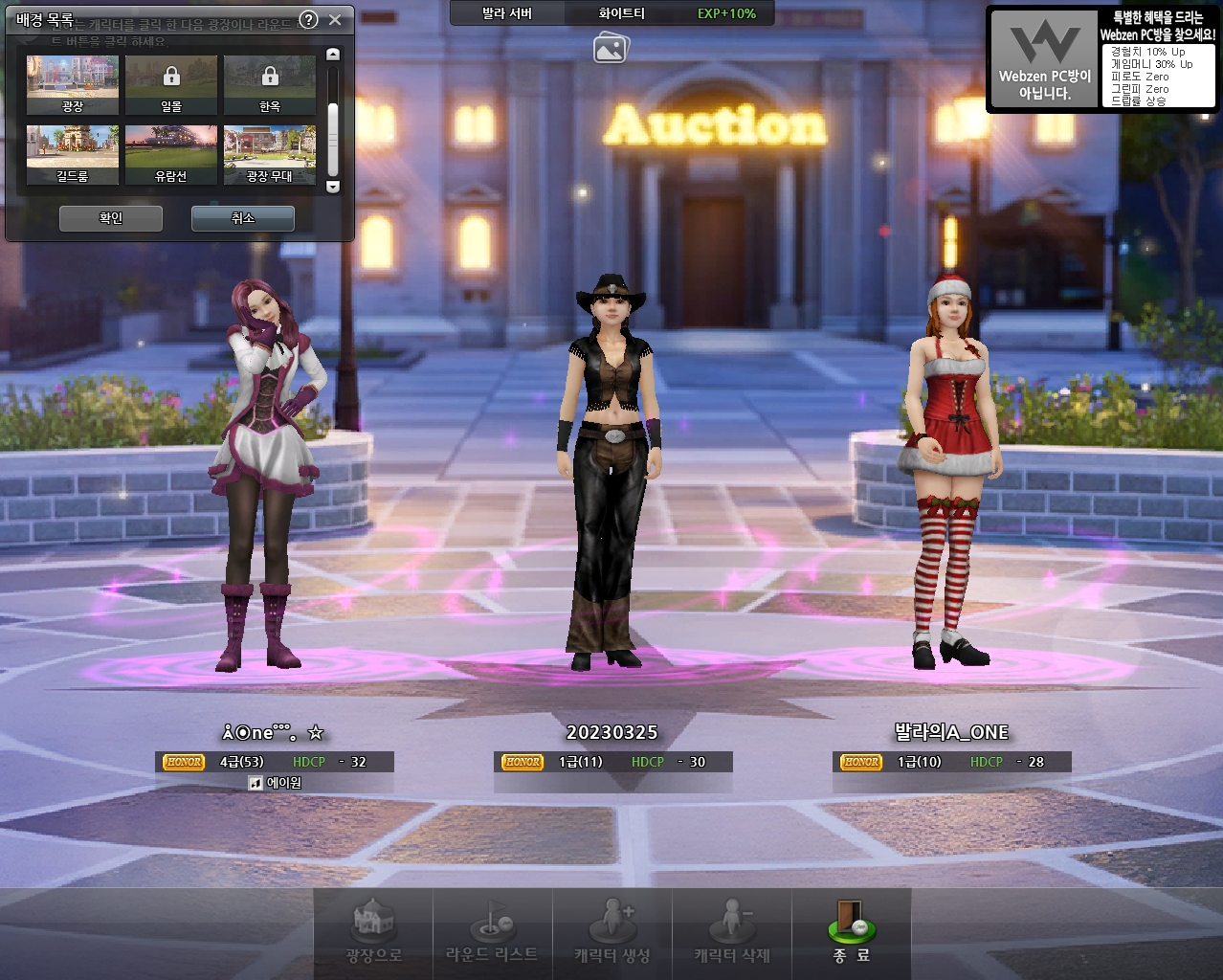The width and height of the screenshot is (1223, 980).
Task: Close the 배경 목록 window
Action: click(335, 19)
